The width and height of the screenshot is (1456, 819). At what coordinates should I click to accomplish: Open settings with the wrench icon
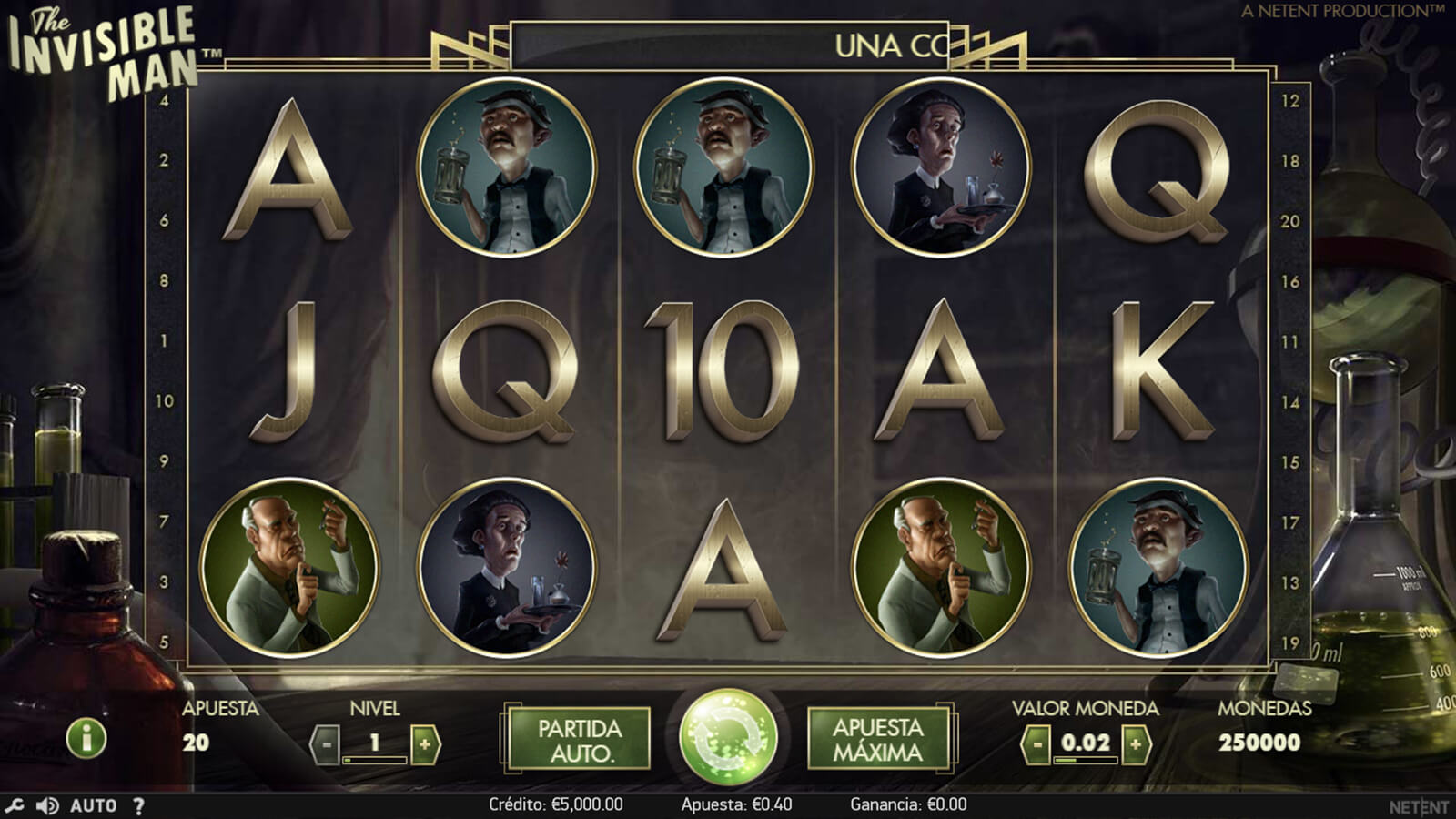[x=14, y=805]
